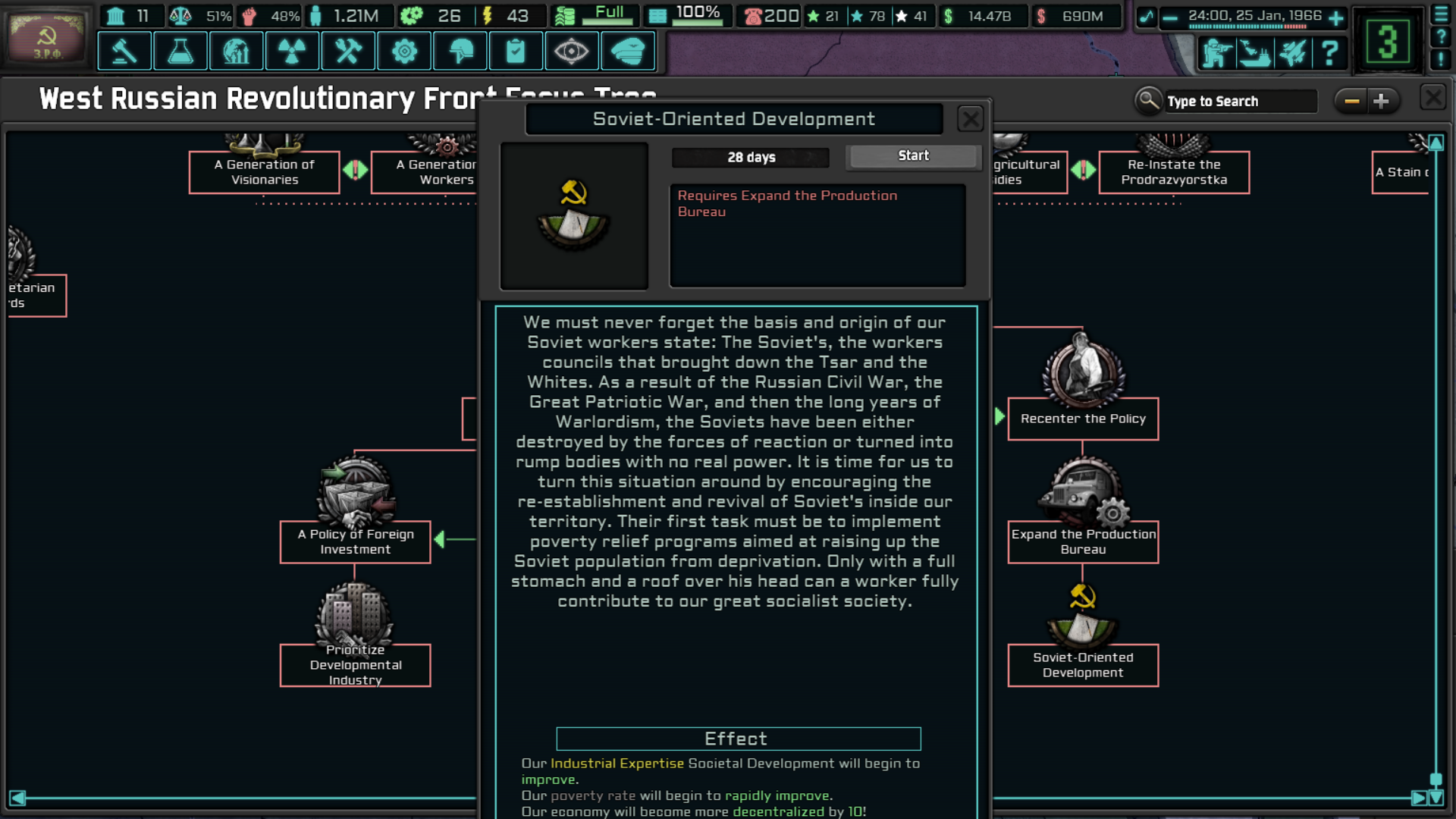1456x819 pixels.
Task: Open the Decisions panel with the gavel icon
Action: point(124,51)
